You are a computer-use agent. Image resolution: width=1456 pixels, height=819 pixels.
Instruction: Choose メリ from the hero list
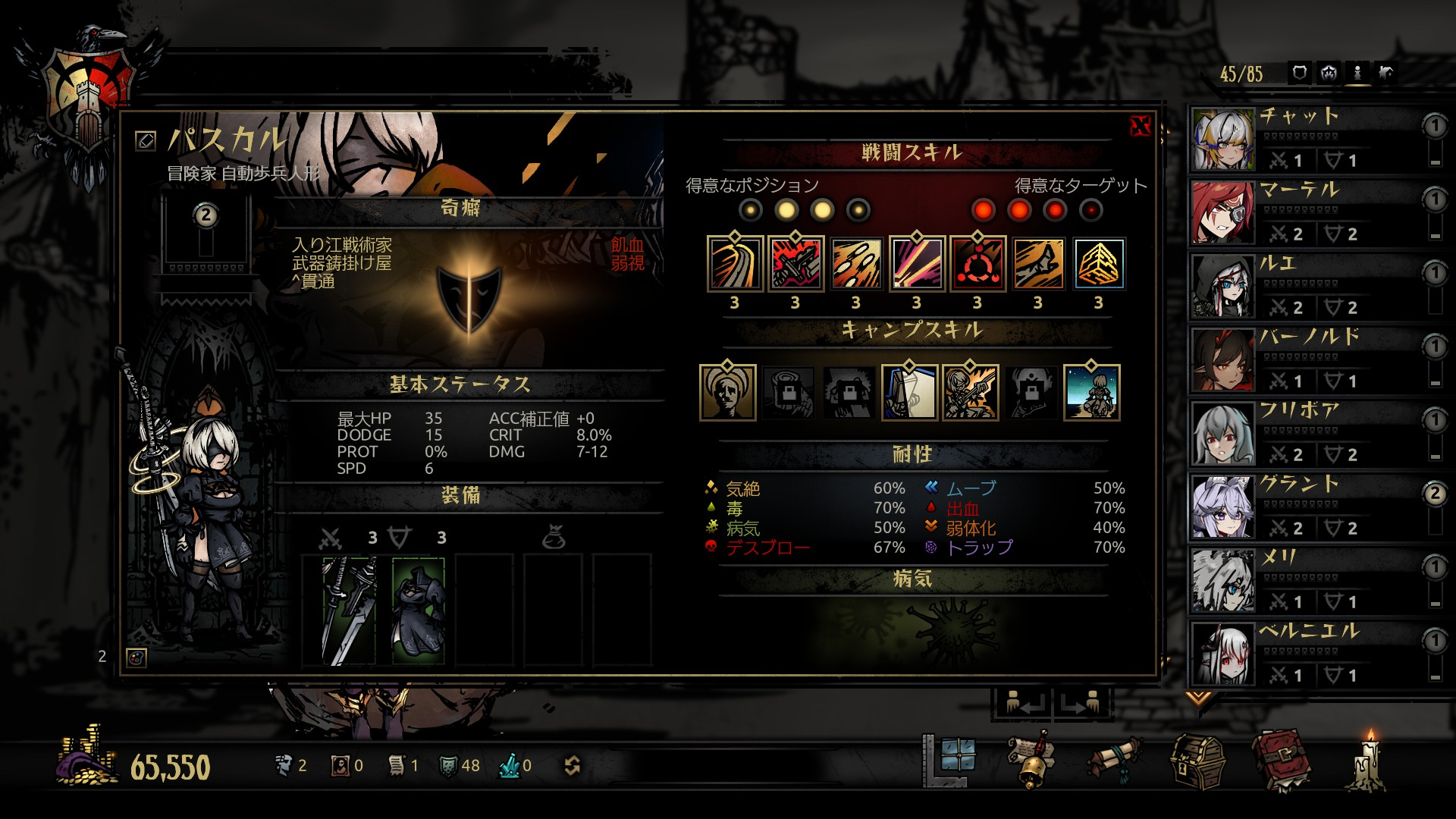click(1304, 579)
